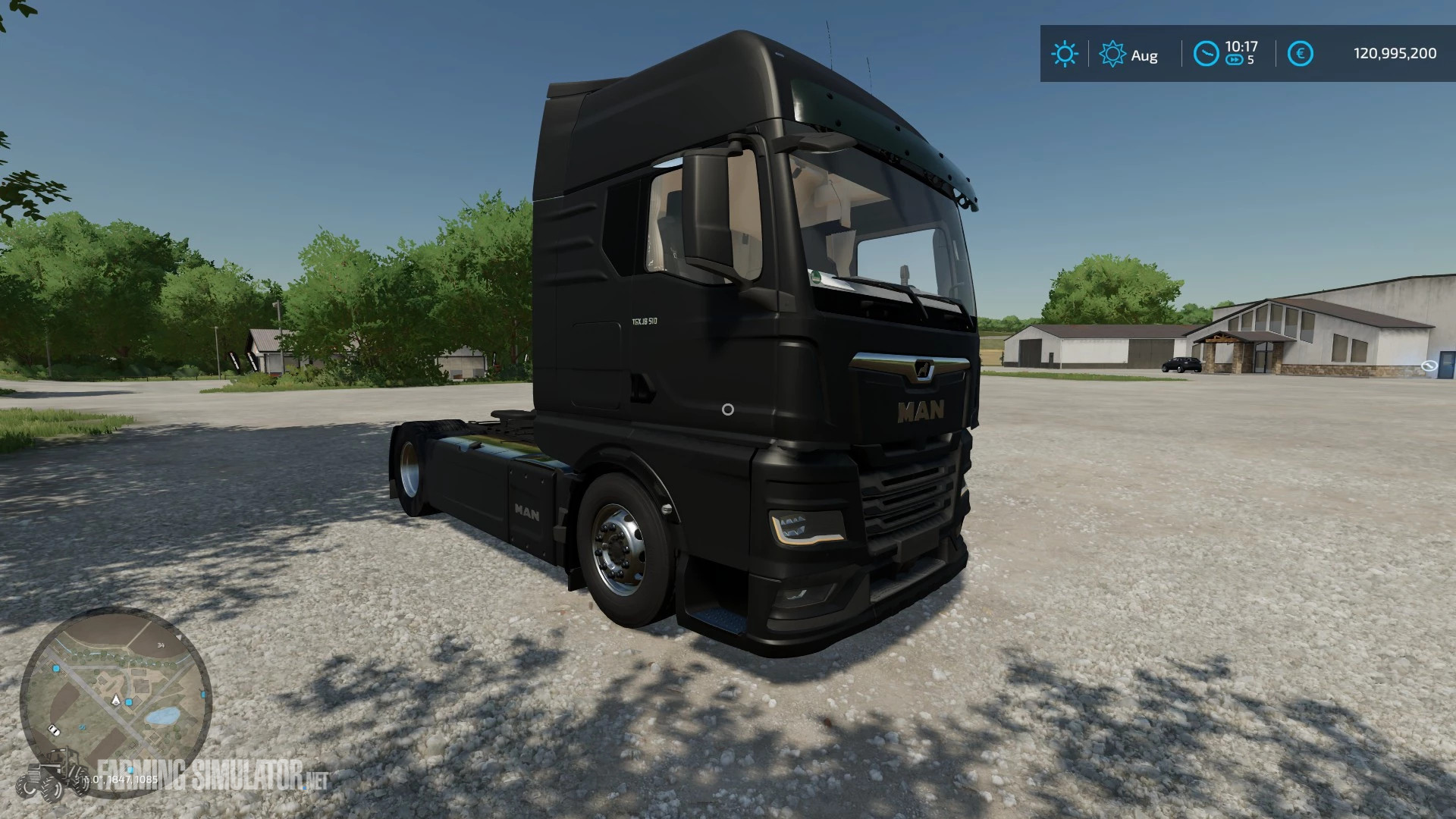Click the blue hotspot beside the player arrow

[x=129, y=702]
